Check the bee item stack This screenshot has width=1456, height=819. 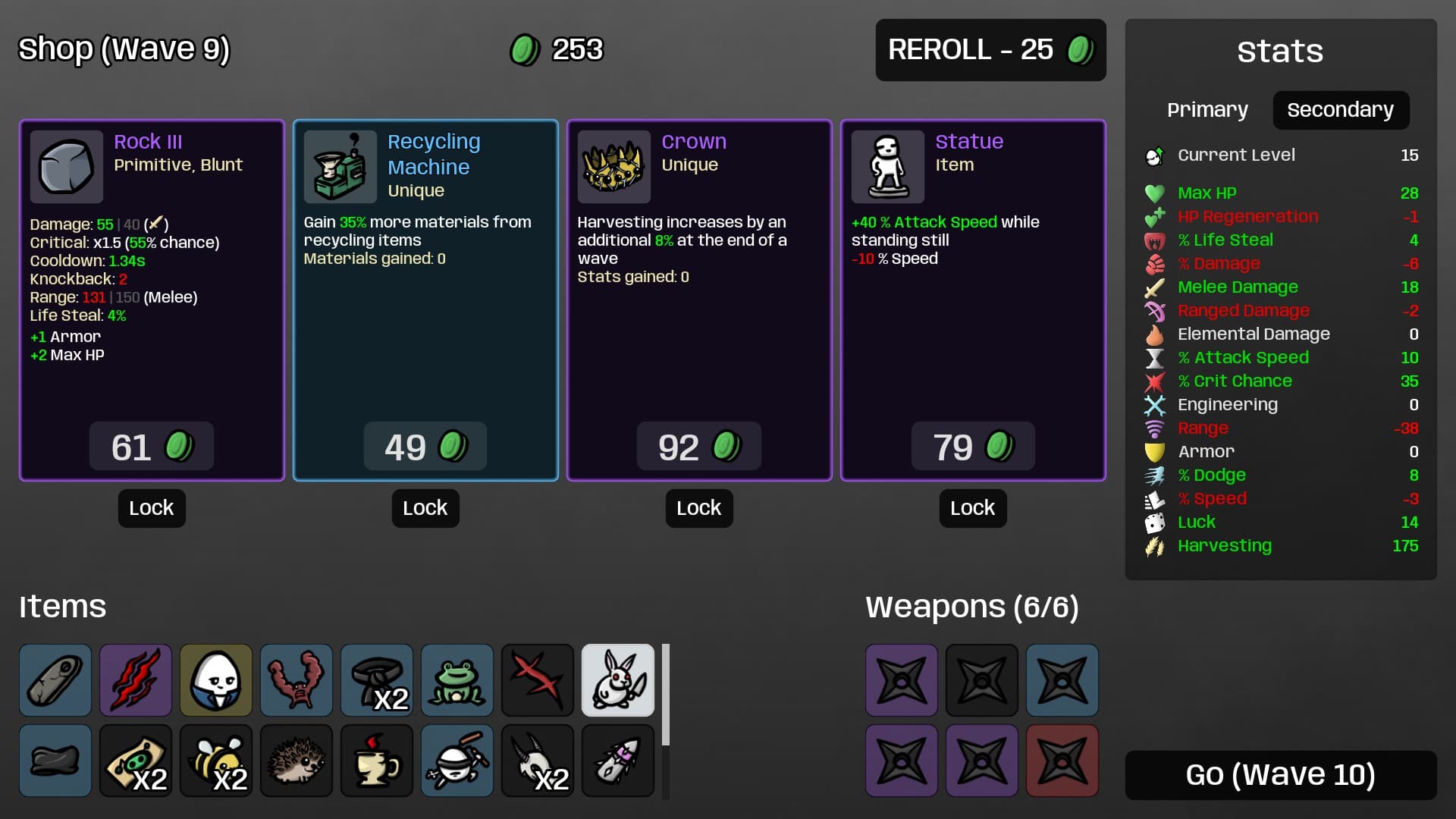215,761
